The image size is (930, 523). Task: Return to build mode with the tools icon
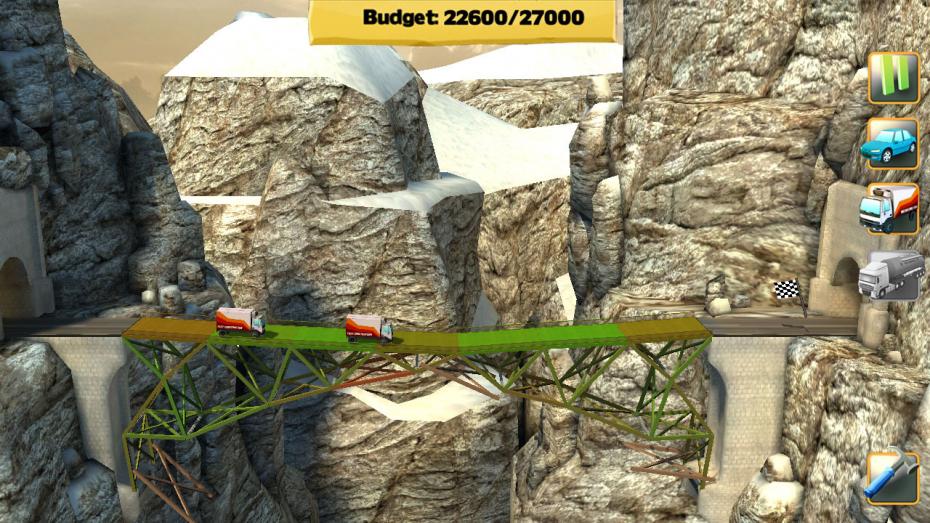892,477
